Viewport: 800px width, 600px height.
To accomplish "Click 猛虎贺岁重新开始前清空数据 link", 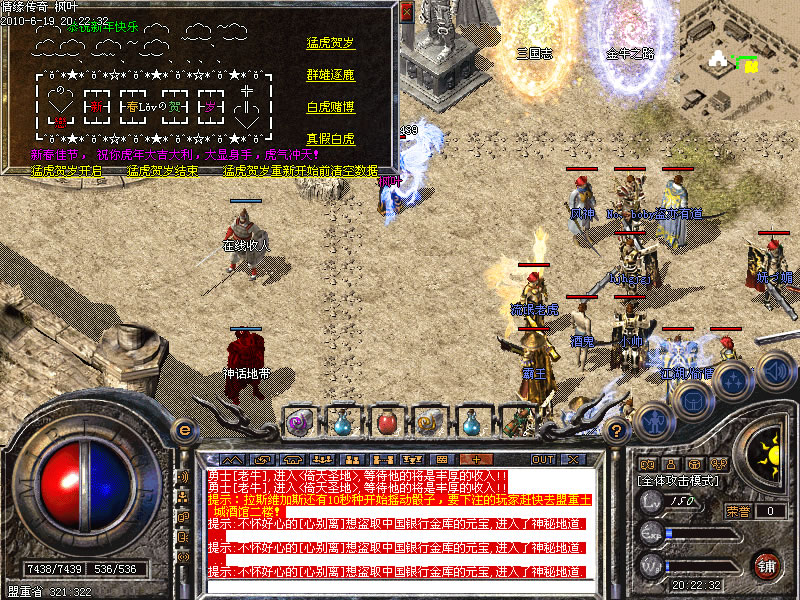I will pos(300,171).
